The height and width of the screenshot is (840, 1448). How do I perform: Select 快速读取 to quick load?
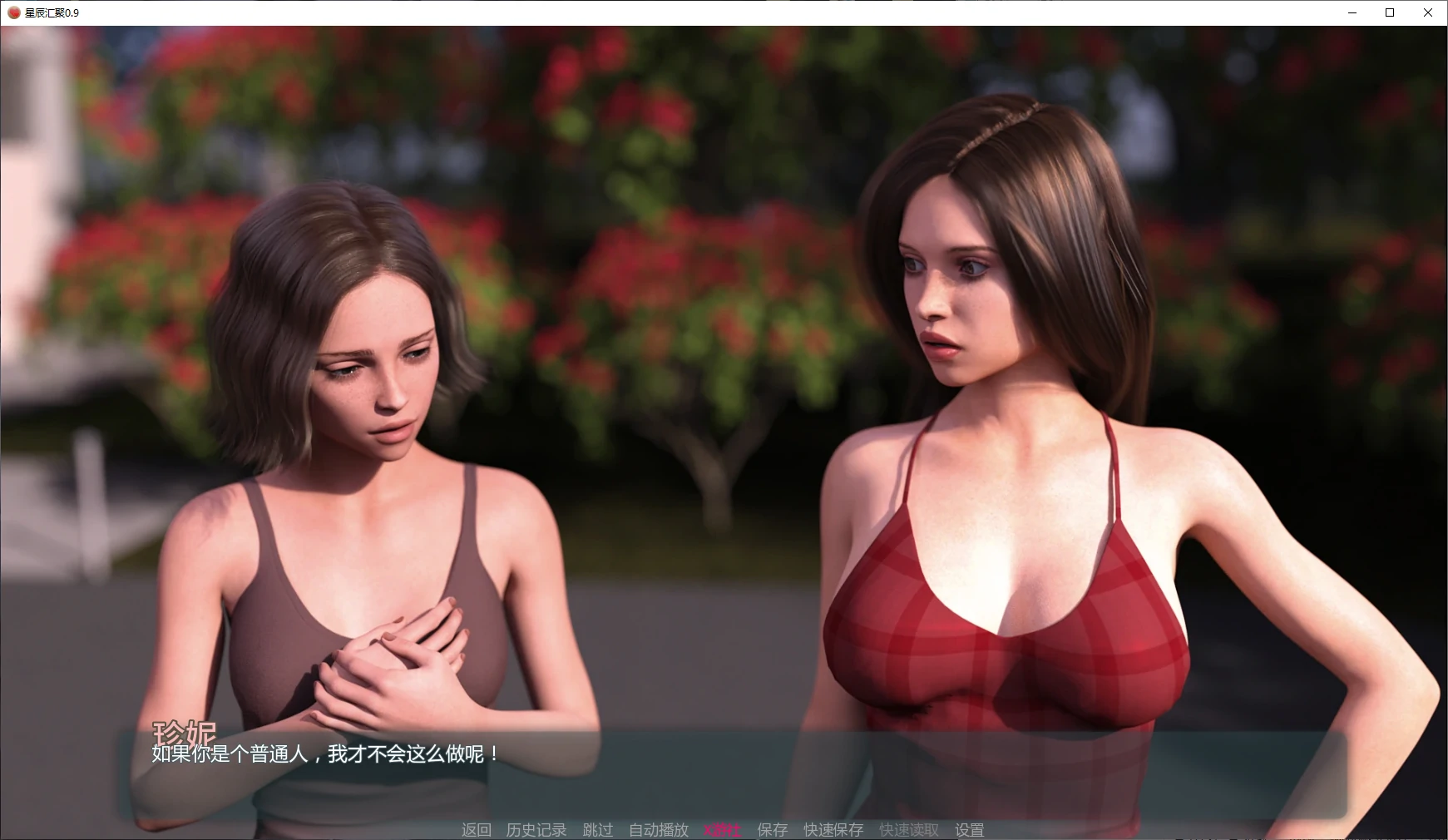(908, 829)
